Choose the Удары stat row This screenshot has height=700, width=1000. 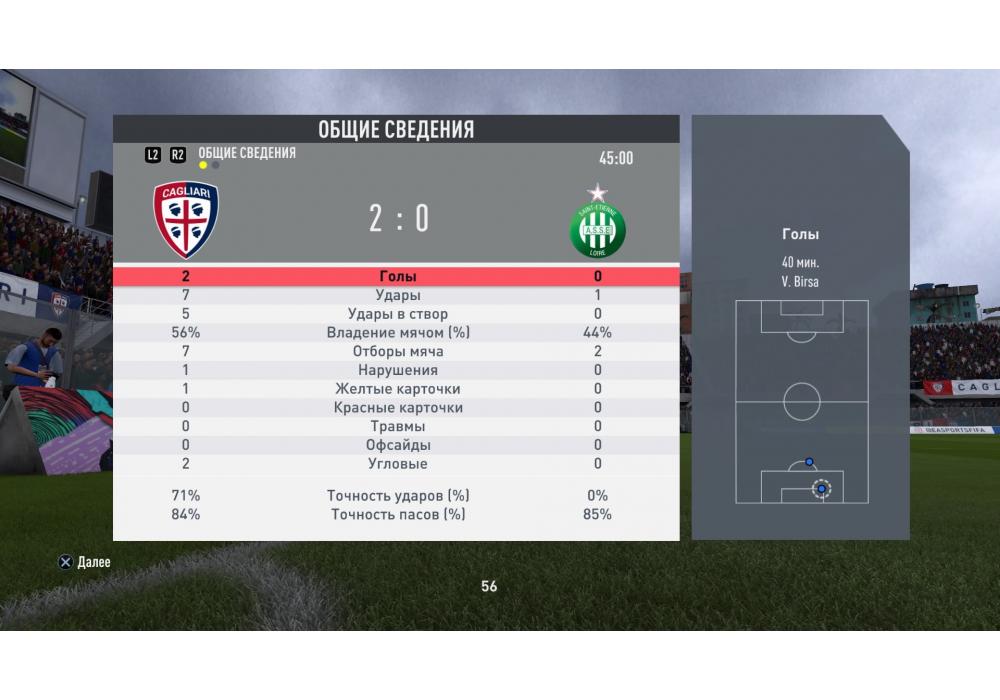[397, 296]
